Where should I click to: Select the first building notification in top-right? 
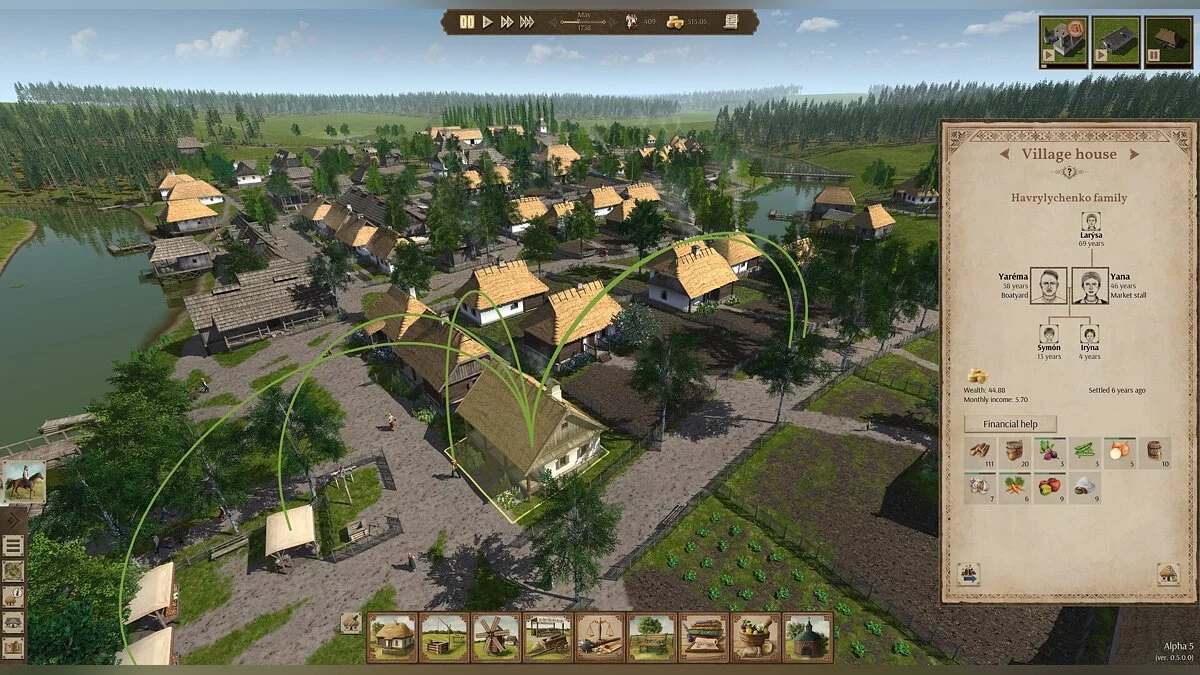pos(1063,41)
